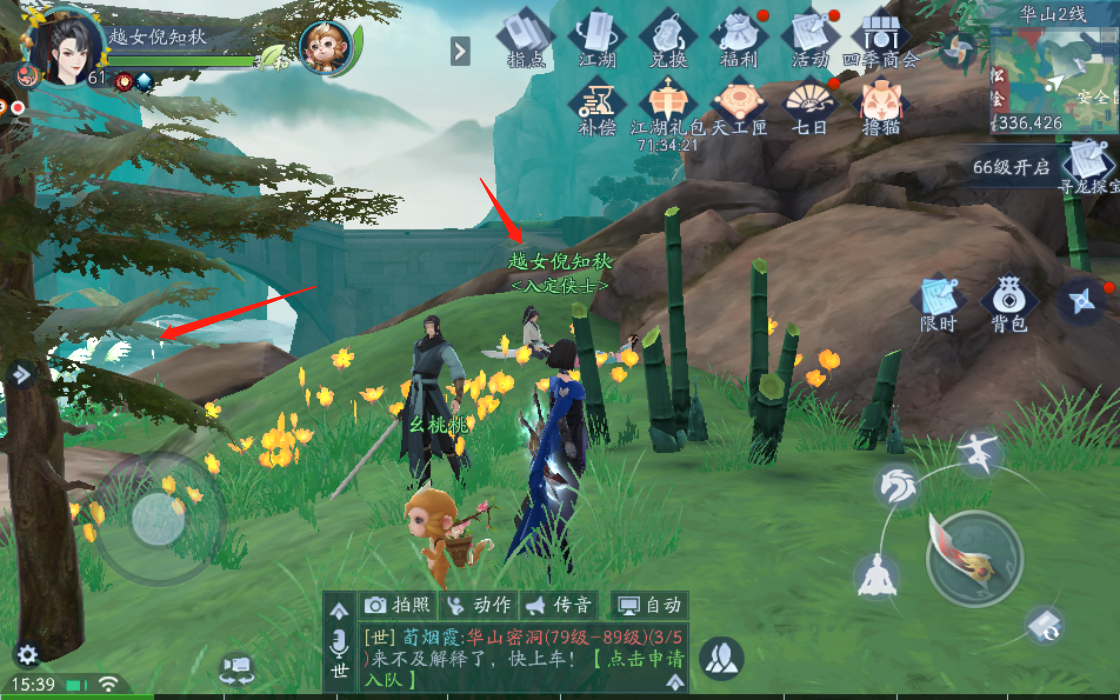1120x700 pixels.
Task: Open the 动作 emote actions
Action: point(478,605)
